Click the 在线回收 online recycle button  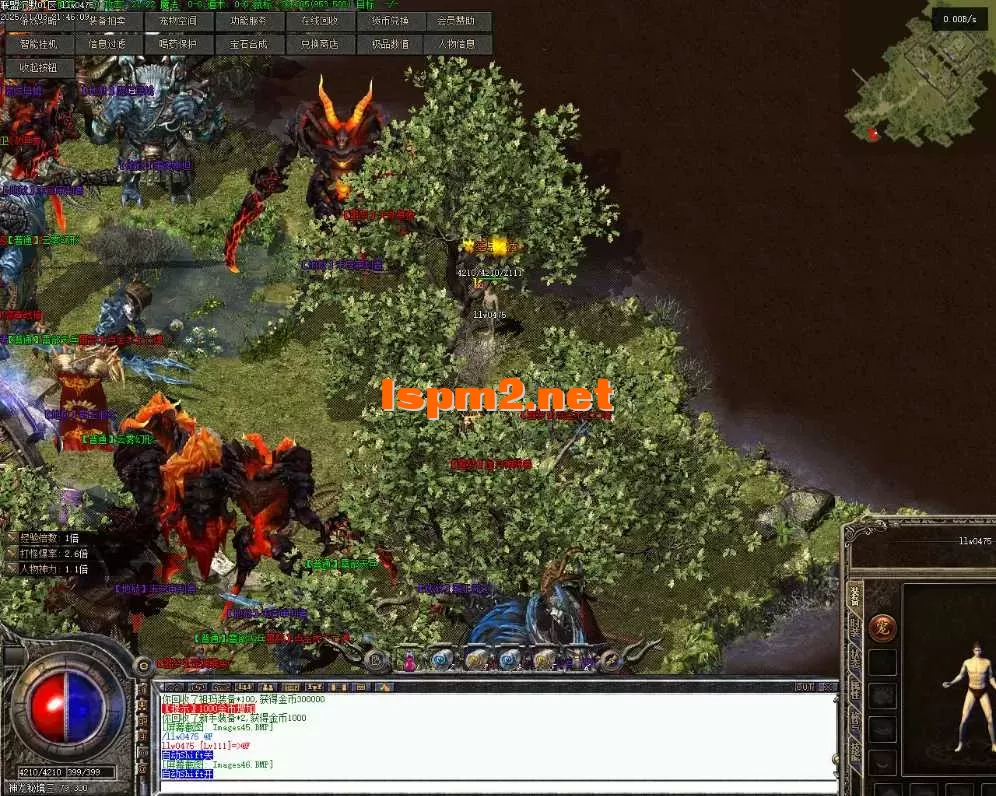(319, 21)
